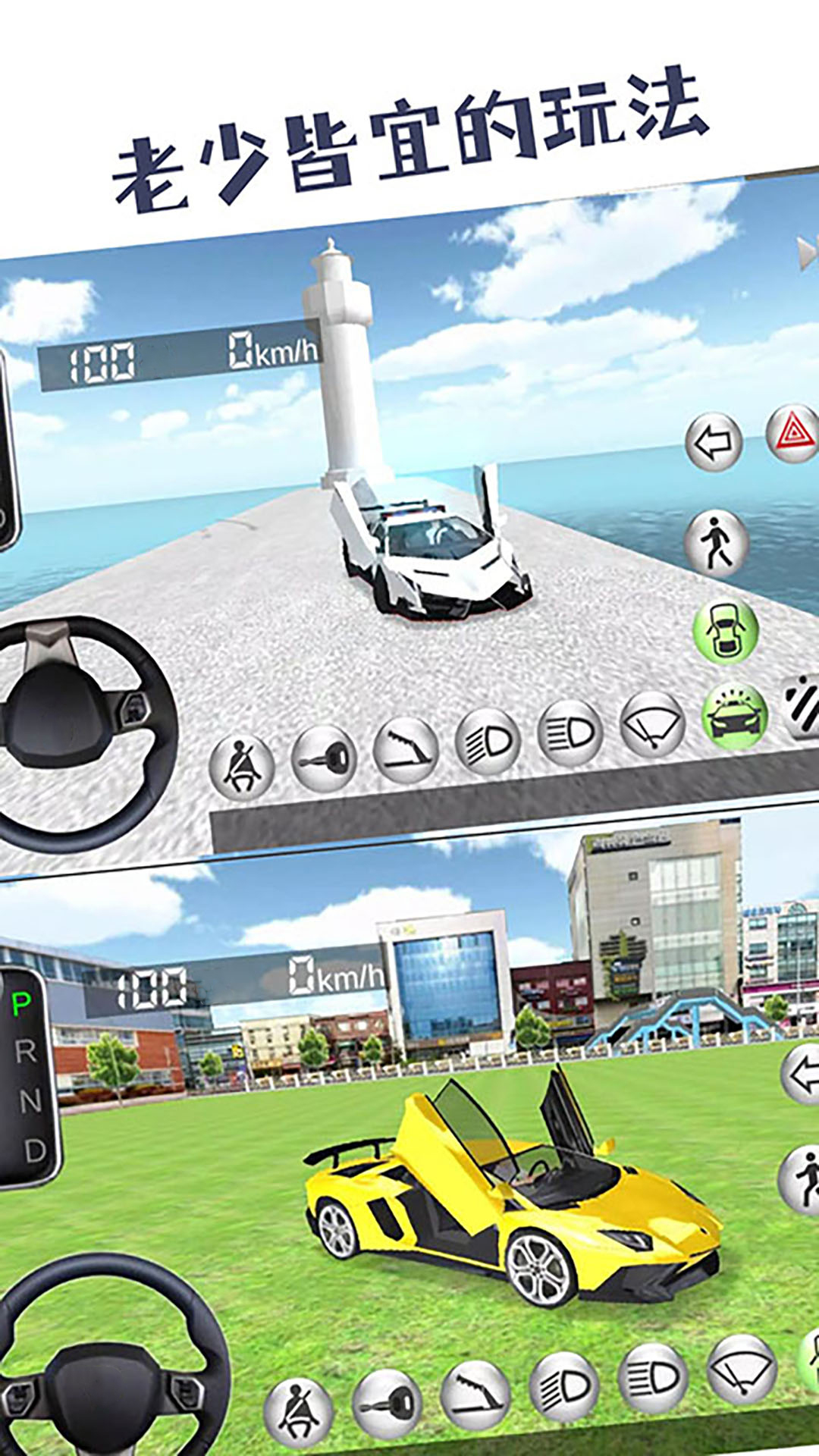Viewport: 819px width, 1456px height.
Task: Turn the ignition key in the lighthouse scene
Action: [x=324, y=758]
